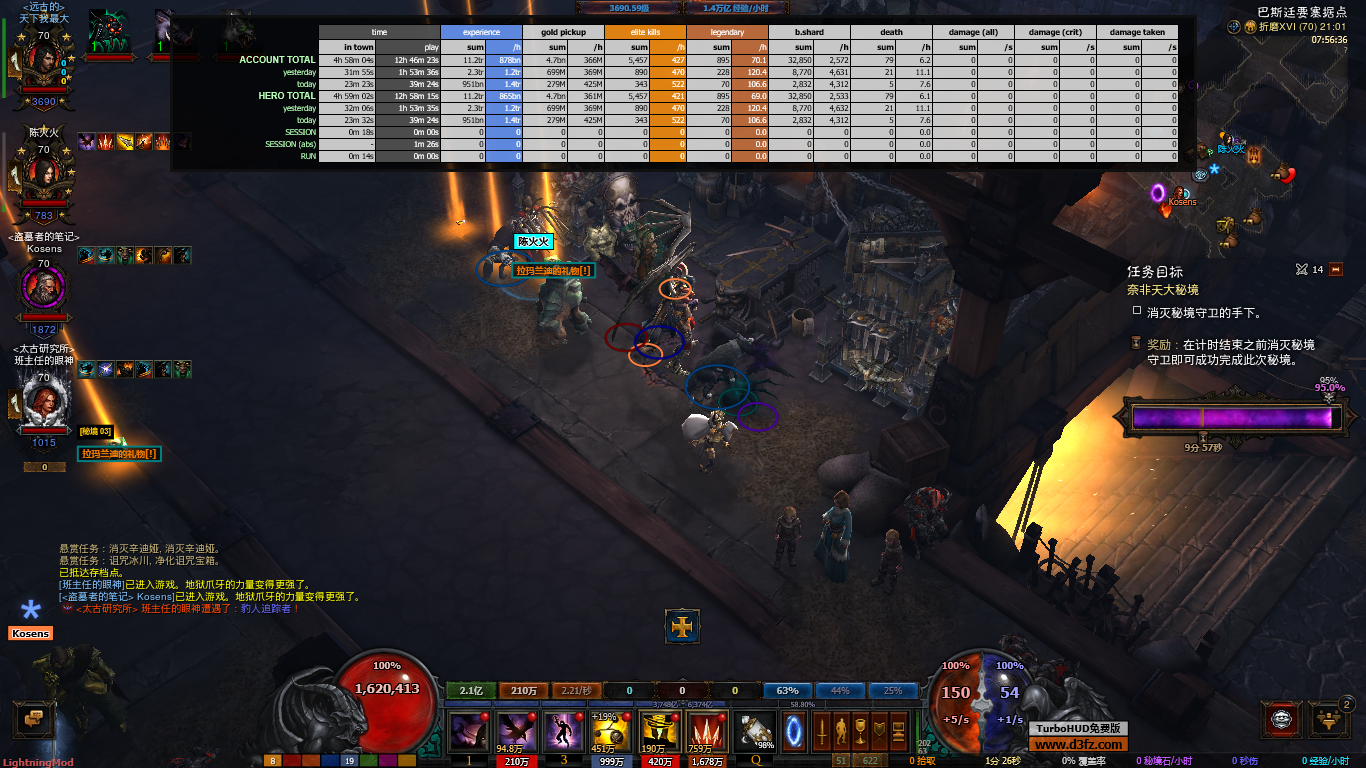Activate the dark raven skill icon
Screen dimensions: 1366x768
(516, 732)
